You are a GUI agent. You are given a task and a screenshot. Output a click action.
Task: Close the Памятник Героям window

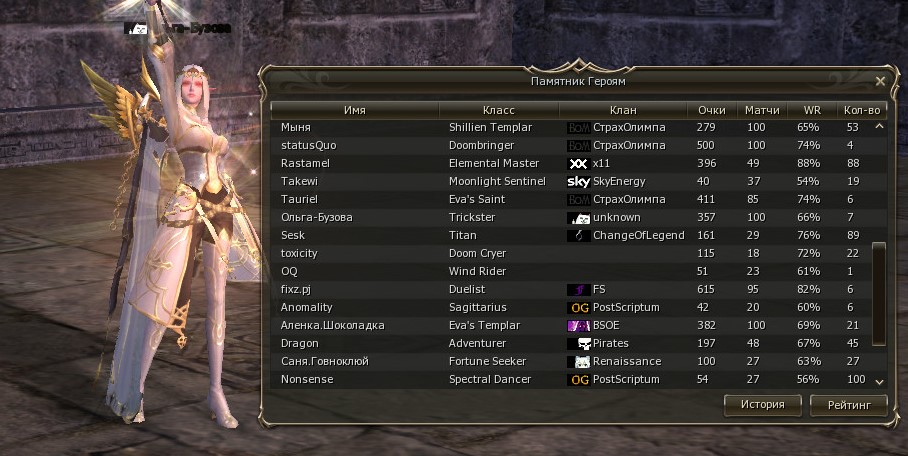(x=880, y=81)
